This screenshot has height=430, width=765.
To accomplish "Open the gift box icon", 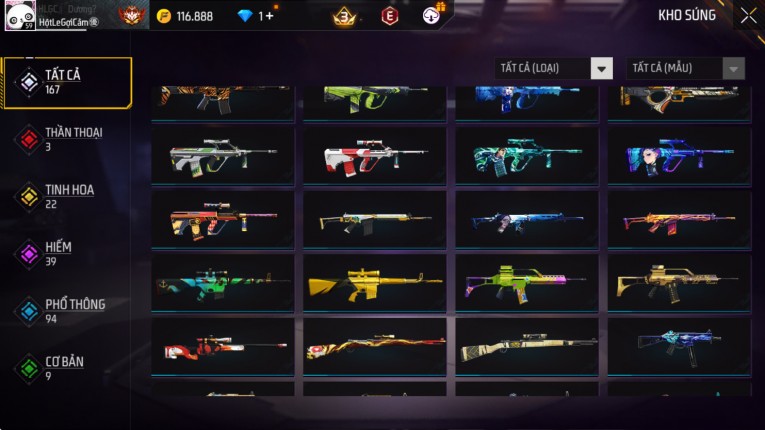I will coord(433,14).
